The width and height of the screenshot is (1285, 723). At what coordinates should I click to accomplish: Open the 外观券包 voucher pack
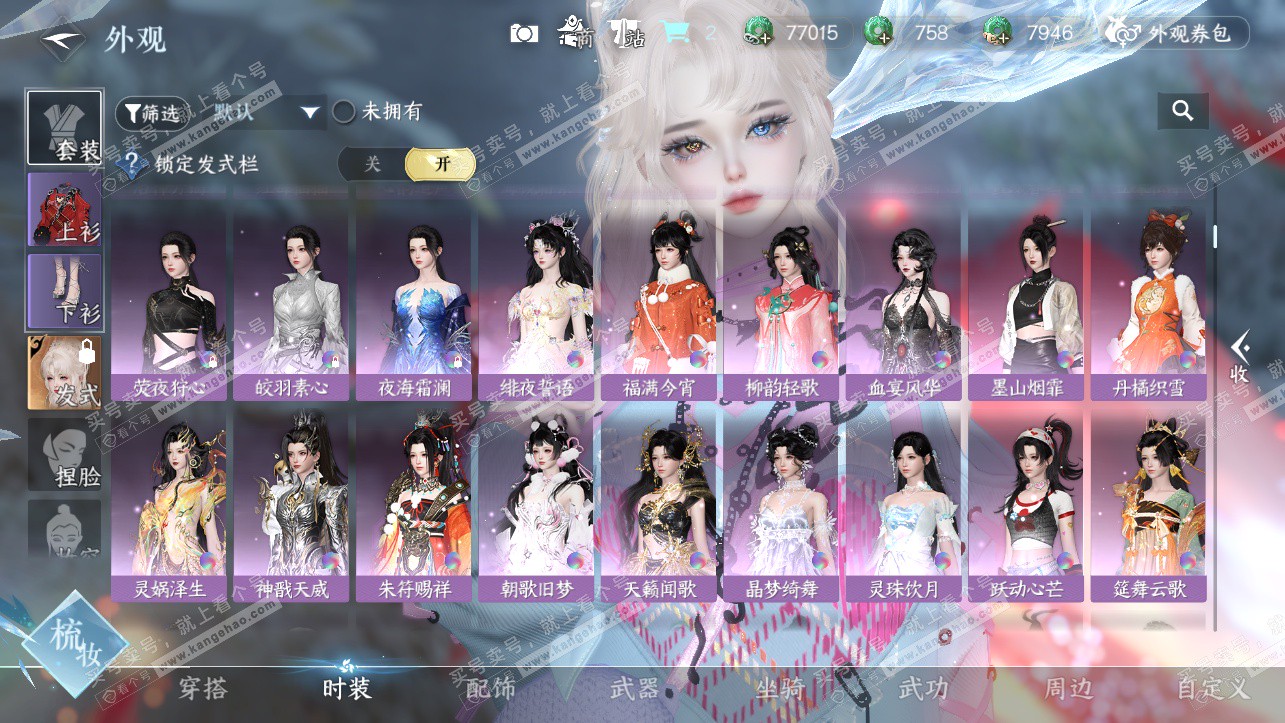[1177, 33]
